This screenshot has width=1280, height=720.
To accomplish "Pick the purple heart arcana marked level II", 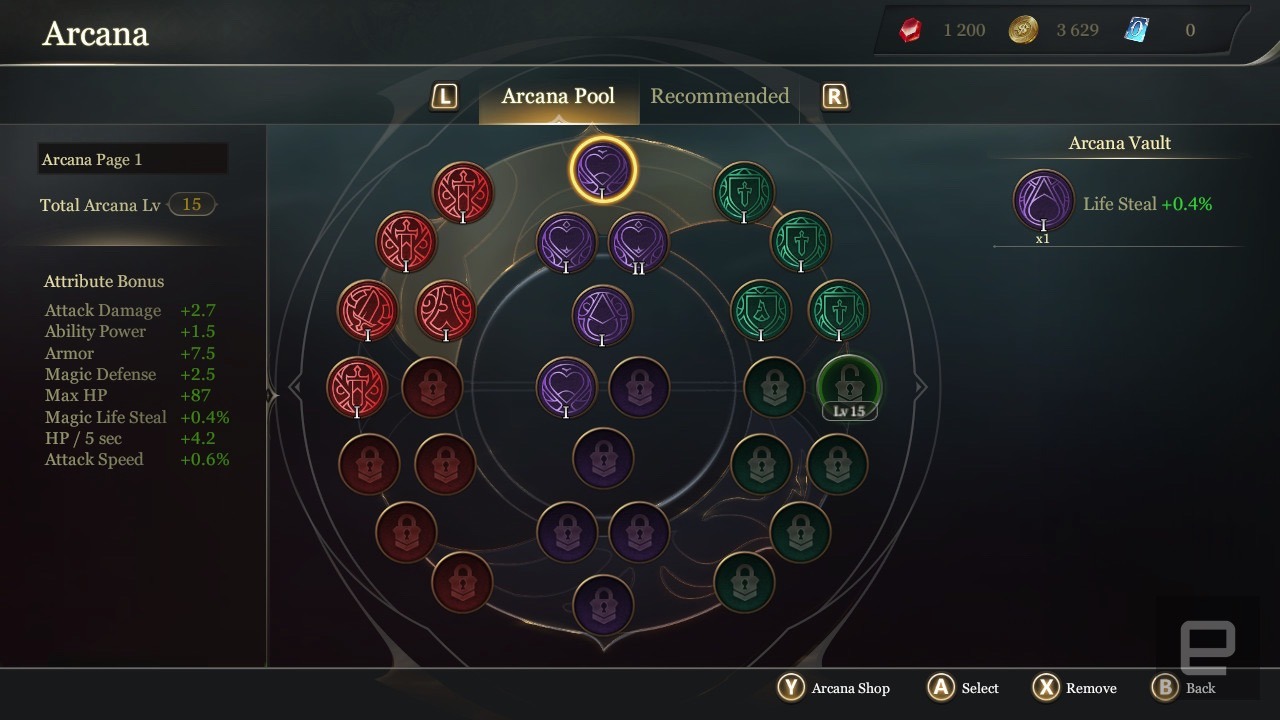I will click(x=638, y=243).
